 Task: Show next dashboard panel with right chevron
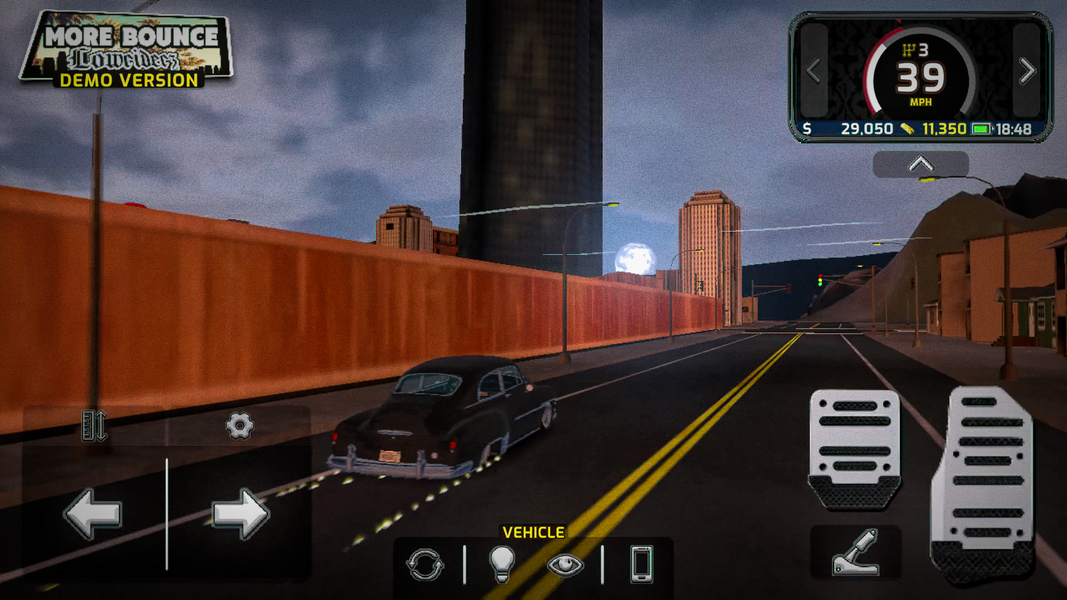click(x=1027, y=71)
